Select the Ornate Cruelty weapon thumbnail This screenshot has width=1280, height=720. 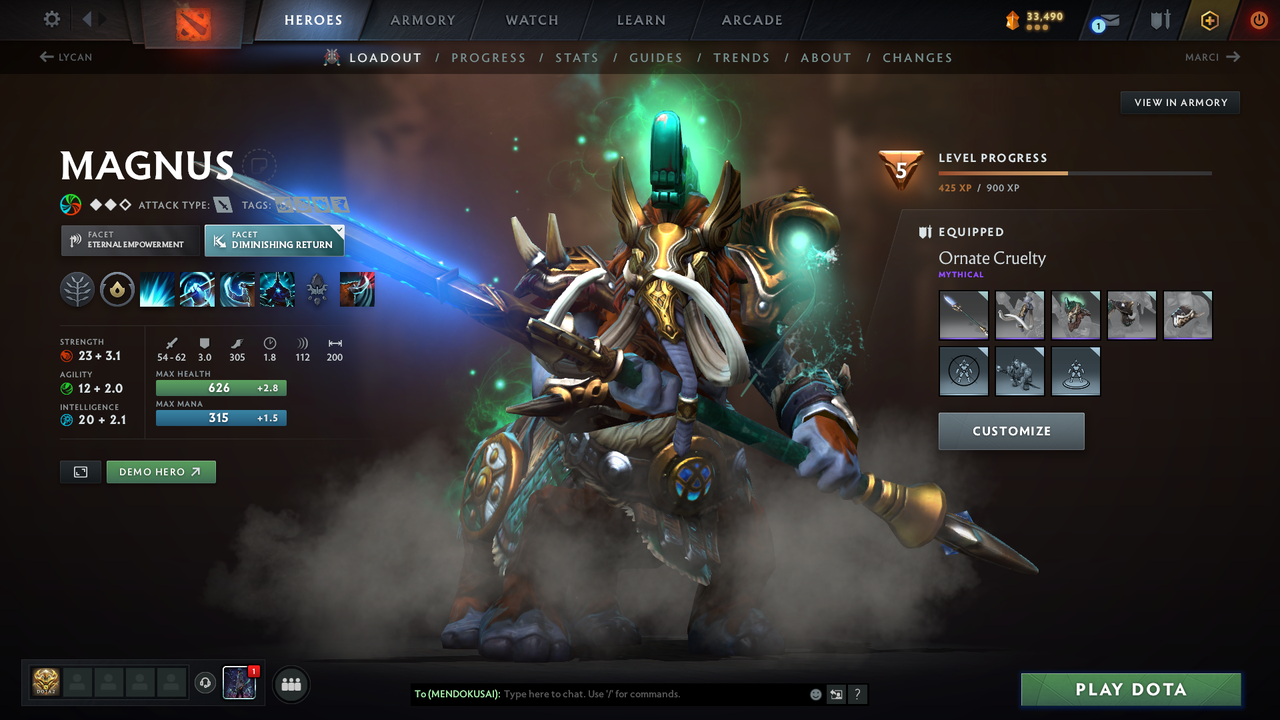(963, 315)
